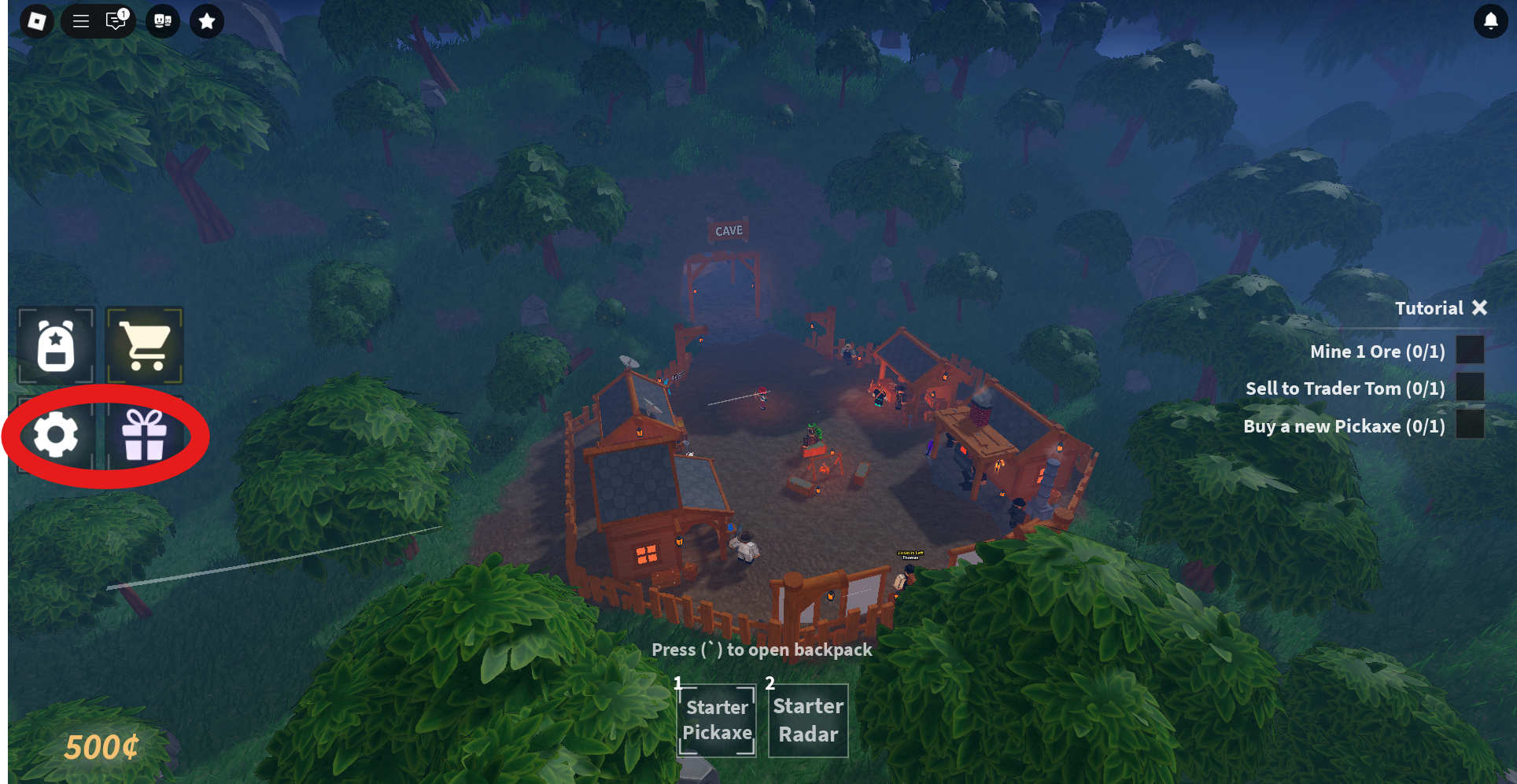1517x784 pixels.
Task: Close the Tutorial panel
Action: tap(1480, 307)
